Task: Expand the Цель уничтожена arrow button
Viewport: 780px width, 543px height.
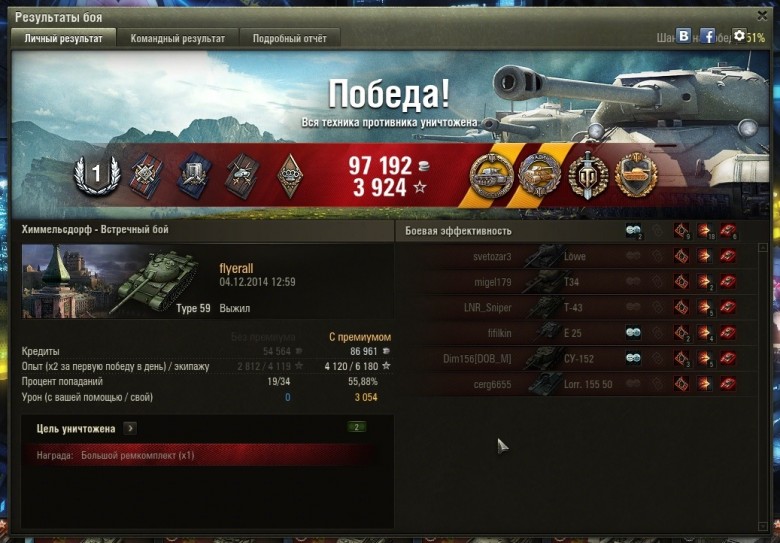Action: pyautogui.click(x=131, y=428)
